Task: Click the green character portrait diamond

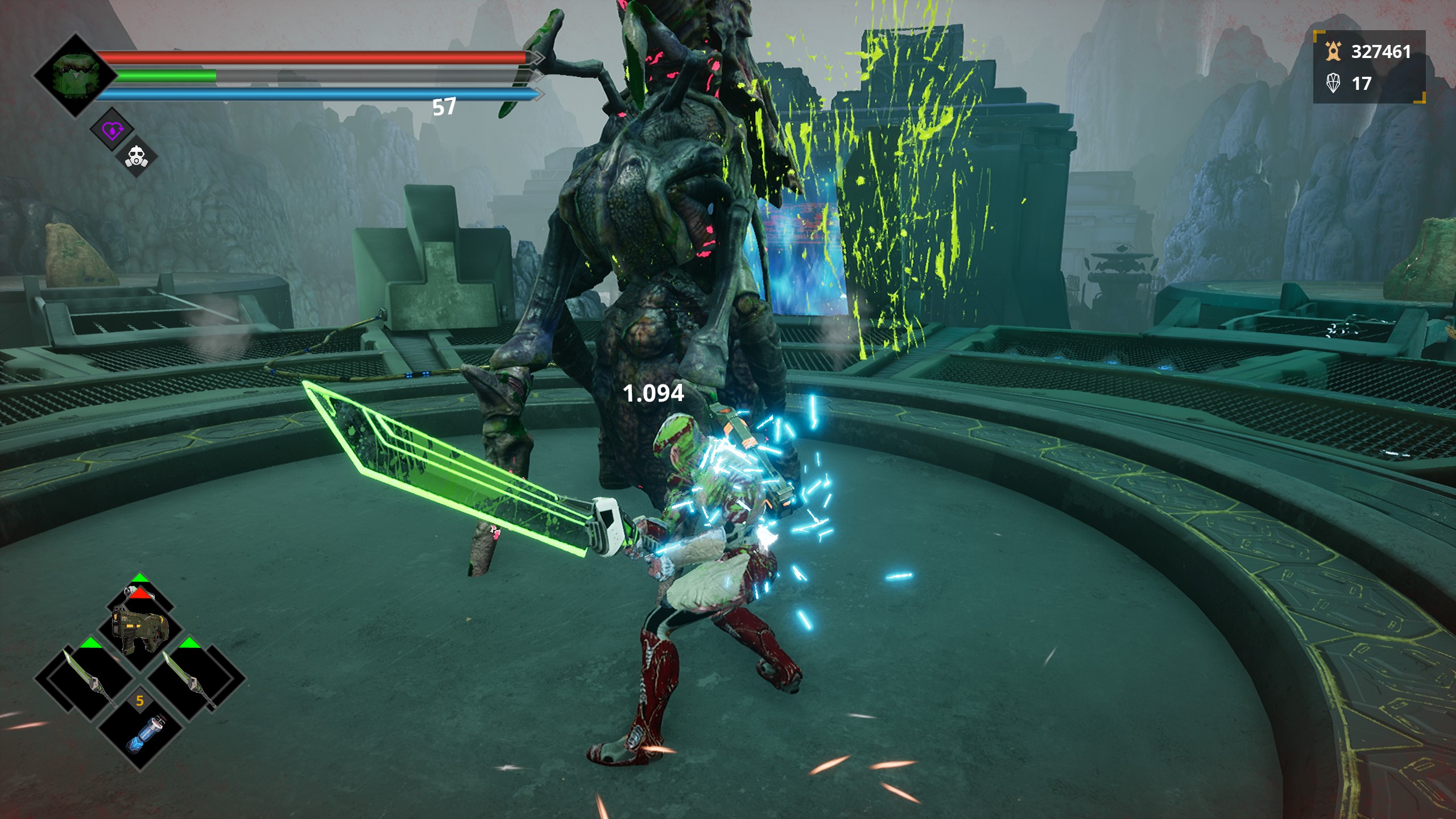Action: pyautogui.click(x=76, y=75)
